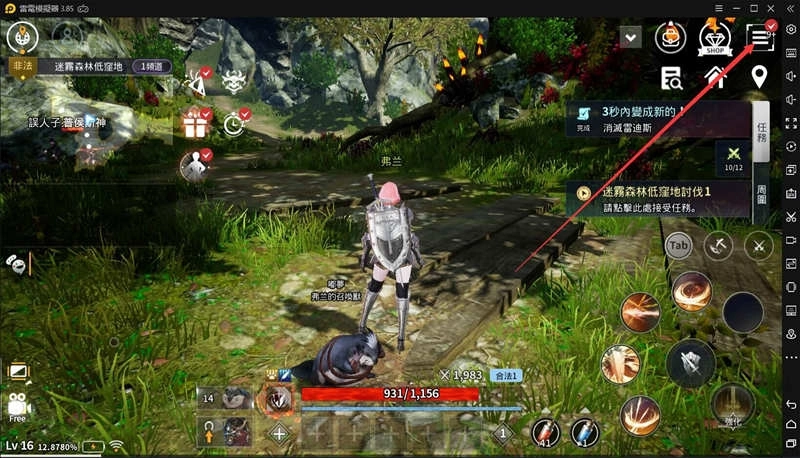Toggle the crossed swords auto-battle button
This screenshot has height=458, width=800.
[759, 245]
